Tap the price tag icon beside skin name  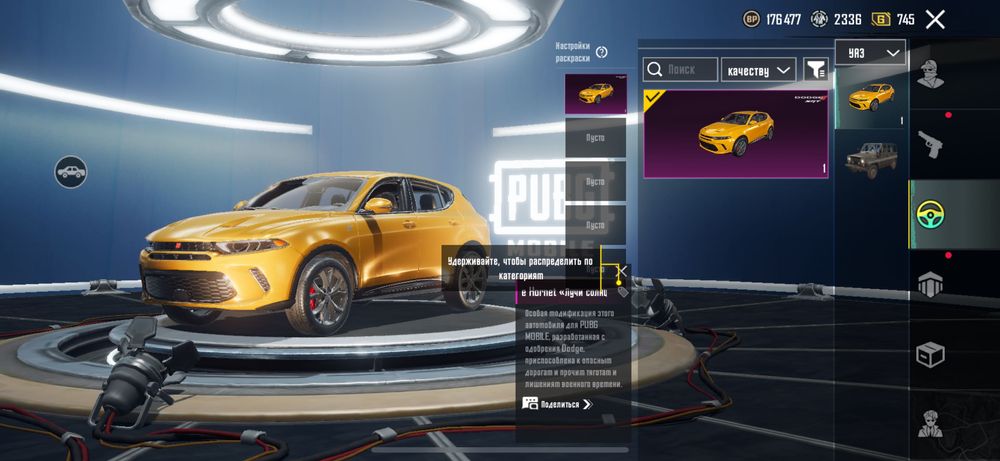coord(623,292)
